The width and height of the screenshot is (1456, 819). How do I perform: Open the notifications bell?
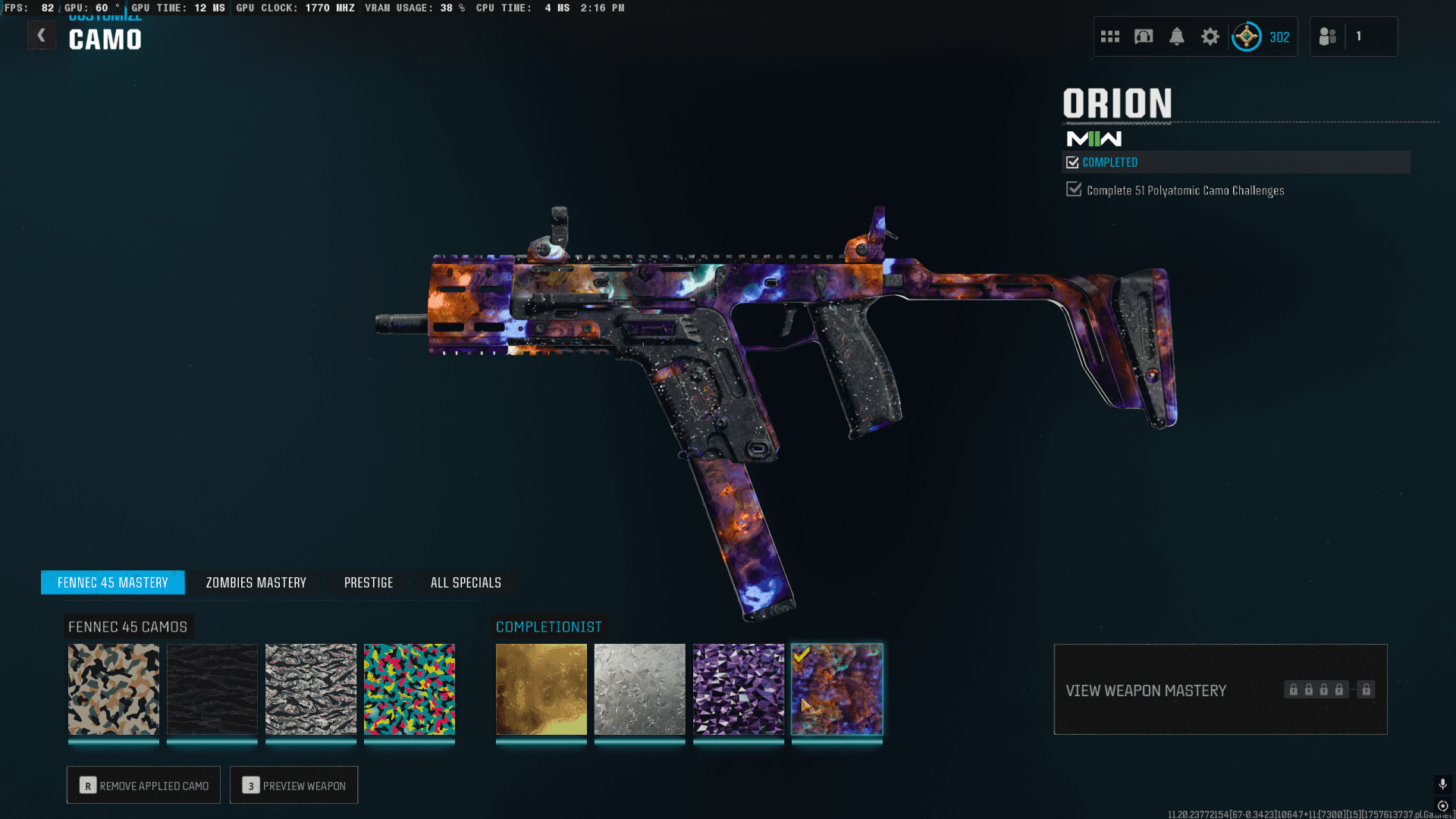click(1176, 36)
